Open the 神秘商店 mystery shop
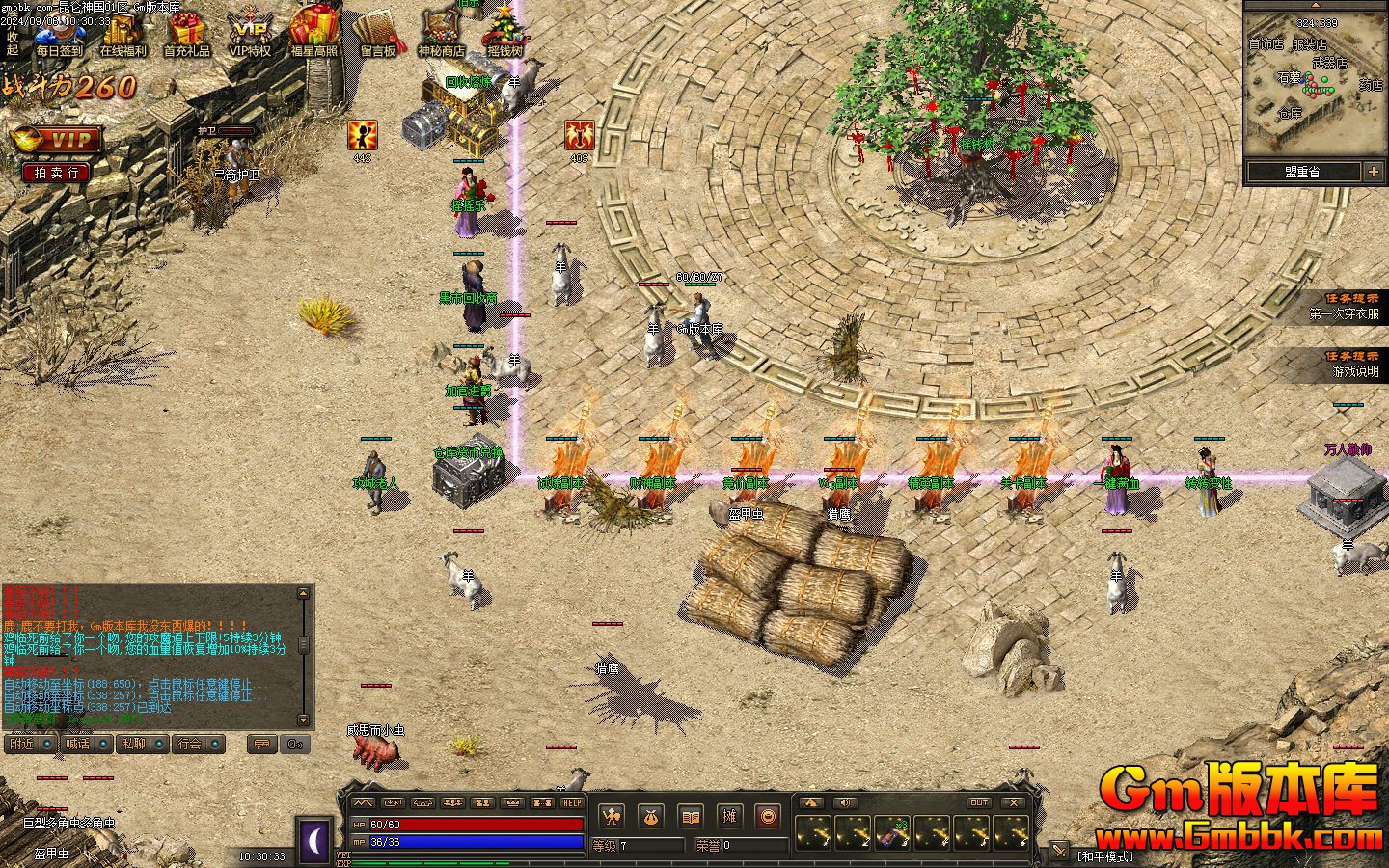This screenshot has height=868, width=1389. [x=441, y=35]
